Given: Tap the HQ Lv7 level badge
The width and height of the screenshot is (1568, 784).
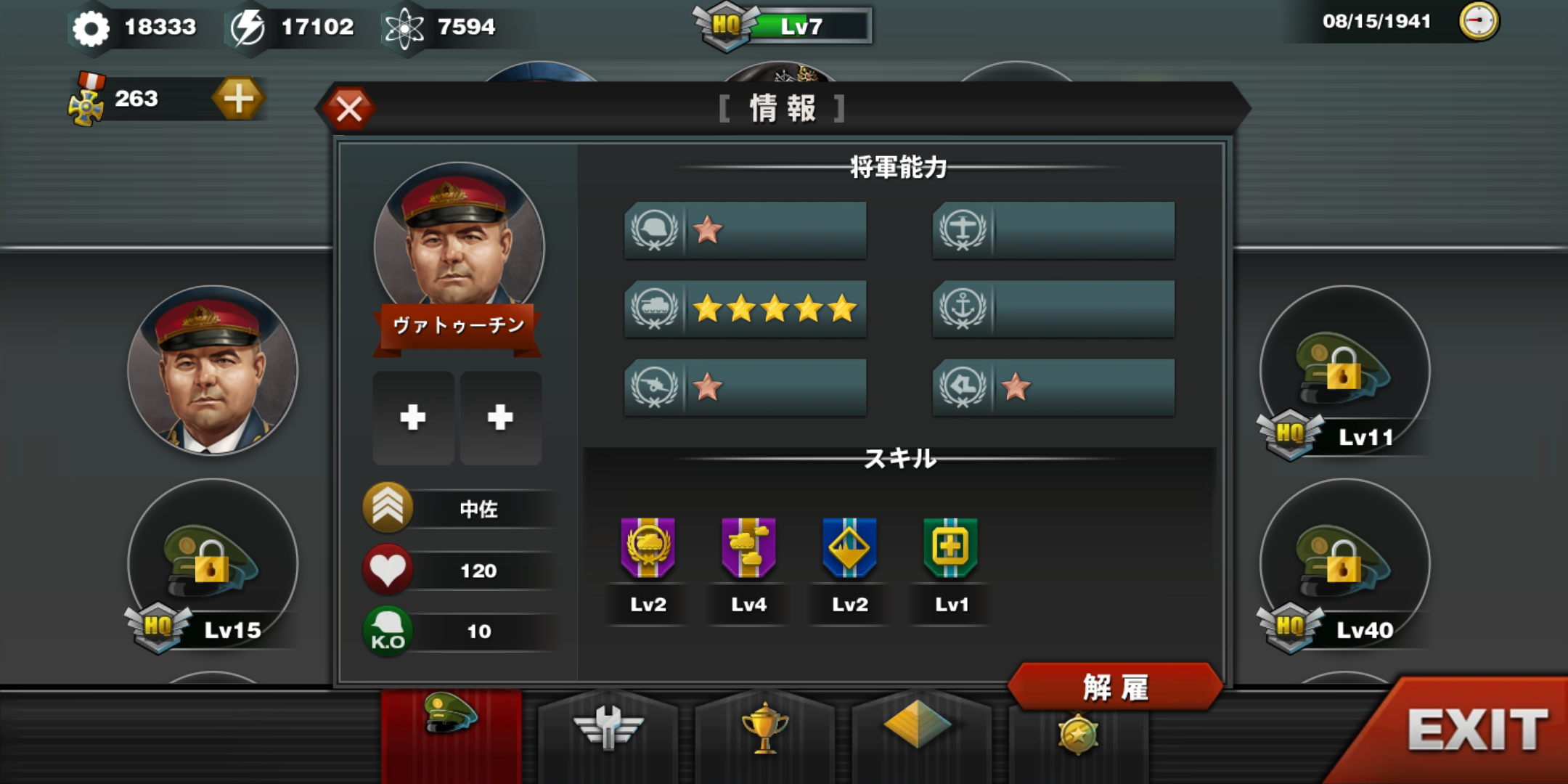Looking at the screenshot, I should pos(784,26).
